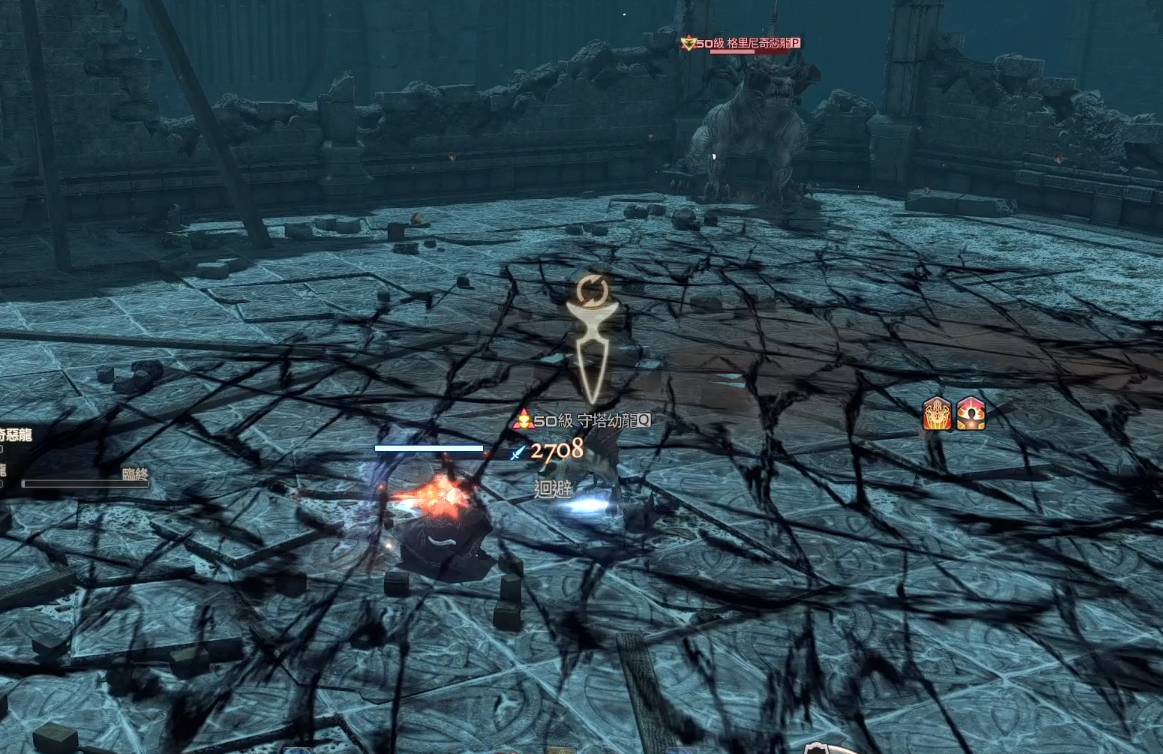Viewport: 1163px width, 754px height.
Task: Inspect the radiant figure status icon
Action: pos(971,413)
